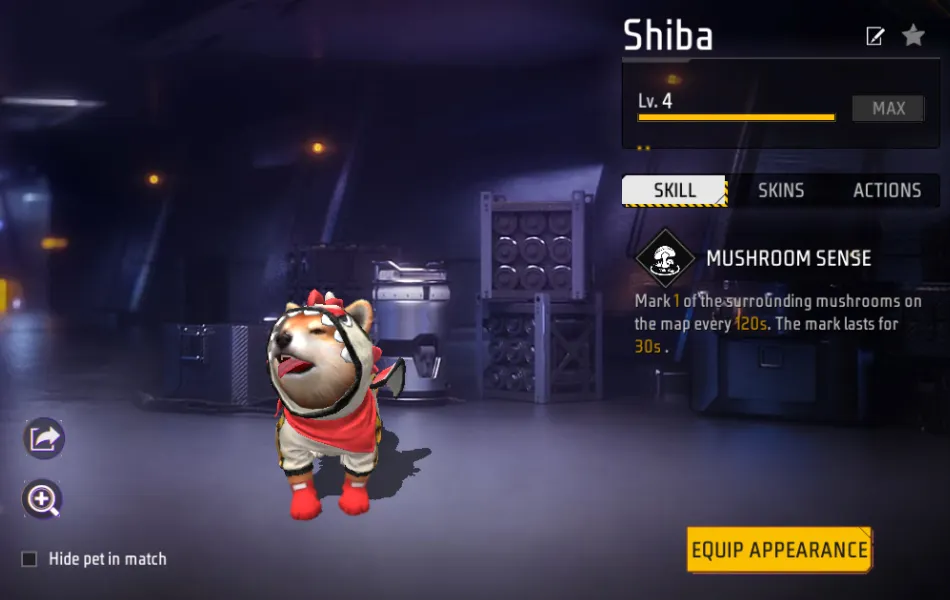The height and width of the screenshot is (600, 950).
Task: Toggle the Hide pet in match checkbox
Action: [30, 559]
